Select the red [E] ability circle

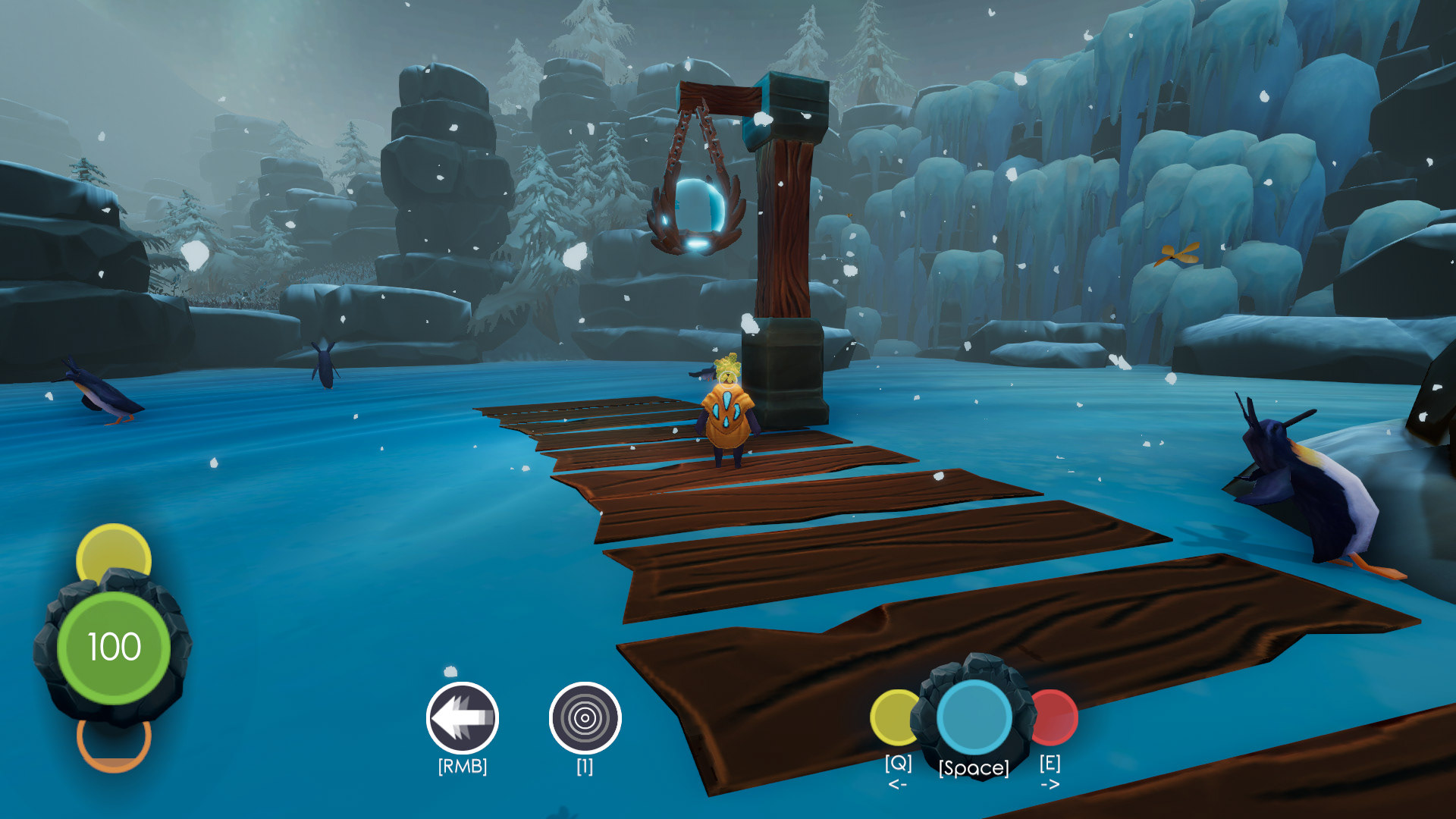1054,716
